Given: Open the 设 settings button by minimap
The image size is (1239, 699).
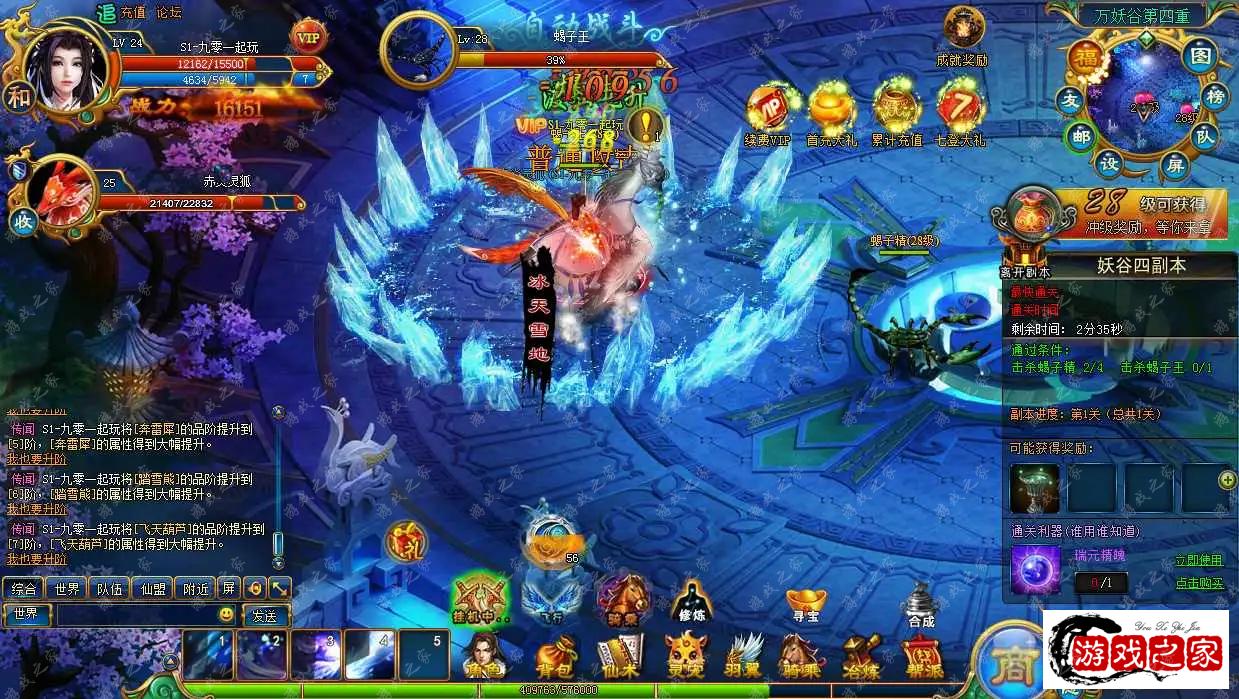Looking at the screenshot, I should (x=1110, y=164).
